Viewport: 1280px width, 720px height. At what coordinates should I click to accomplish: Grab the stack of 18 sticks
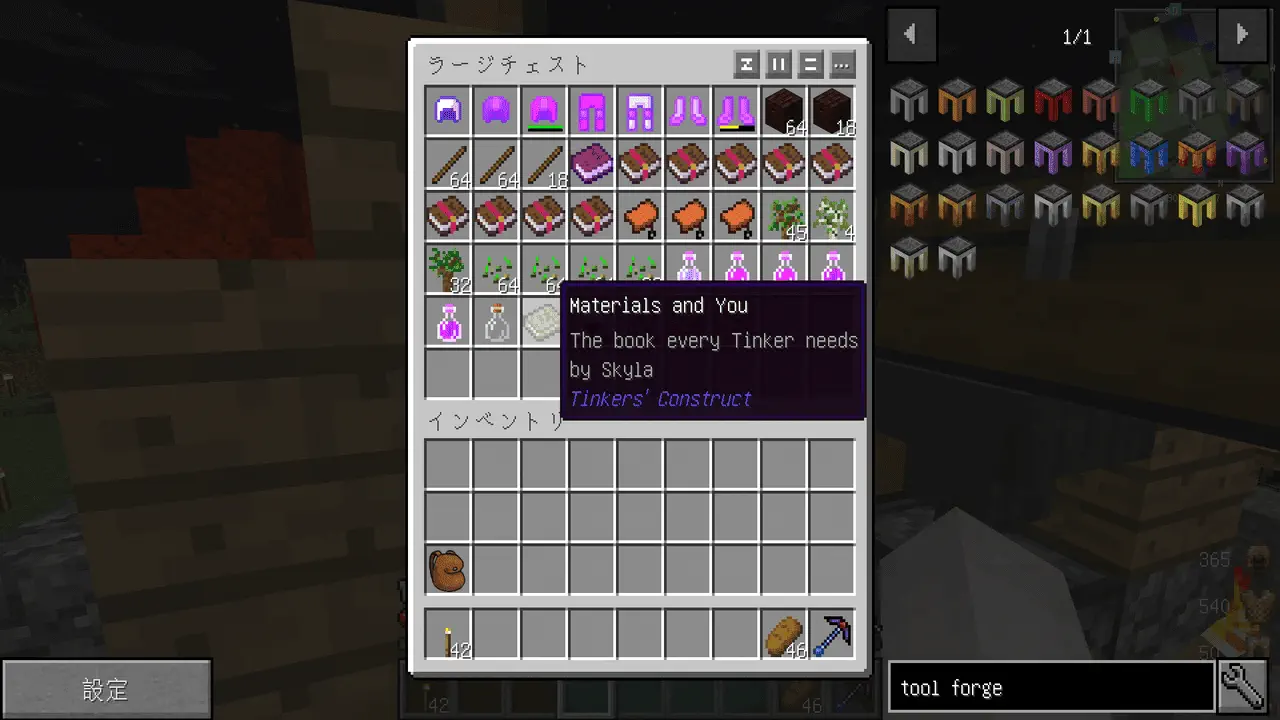[544, 163]
